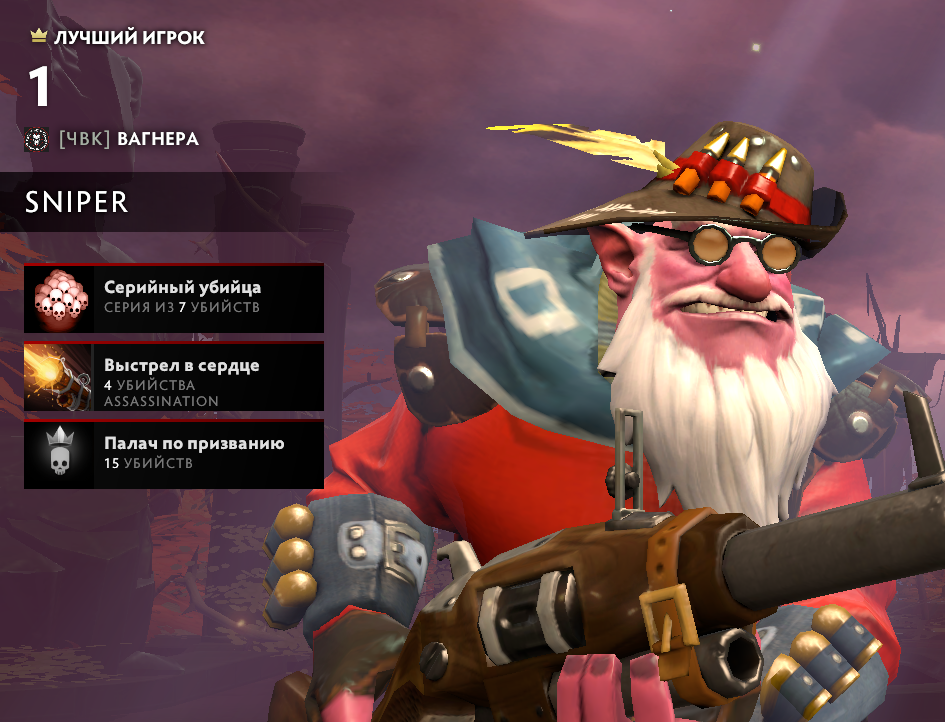Select the Серийный убийца award row
The height and width of the screenshot is (722, 945).
(174, 297)
